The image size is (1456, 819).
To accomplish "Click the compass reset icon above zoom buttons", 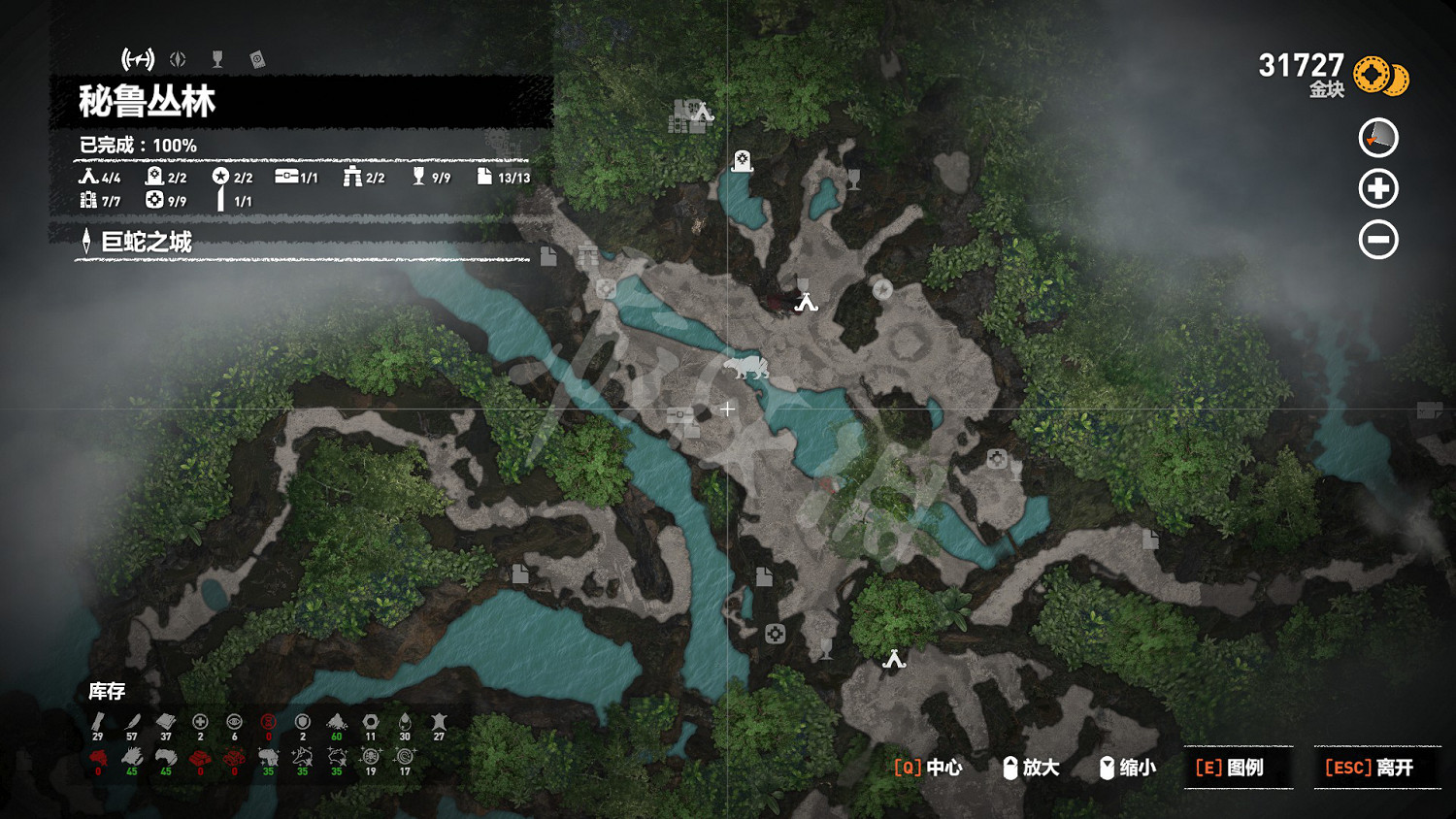I will pos(1377,138).
